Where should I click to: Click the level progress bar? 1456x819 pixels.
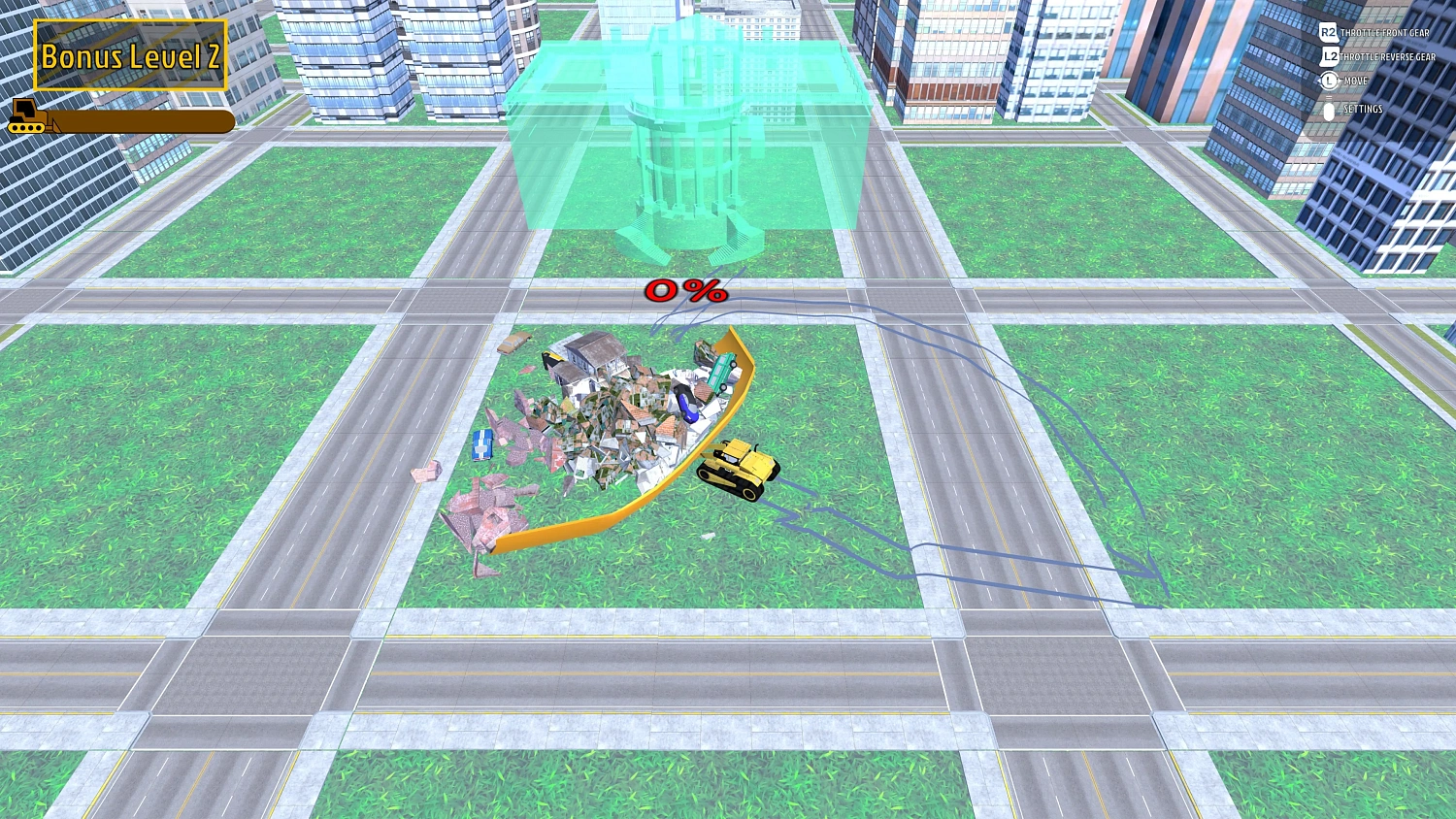(141, 122)
